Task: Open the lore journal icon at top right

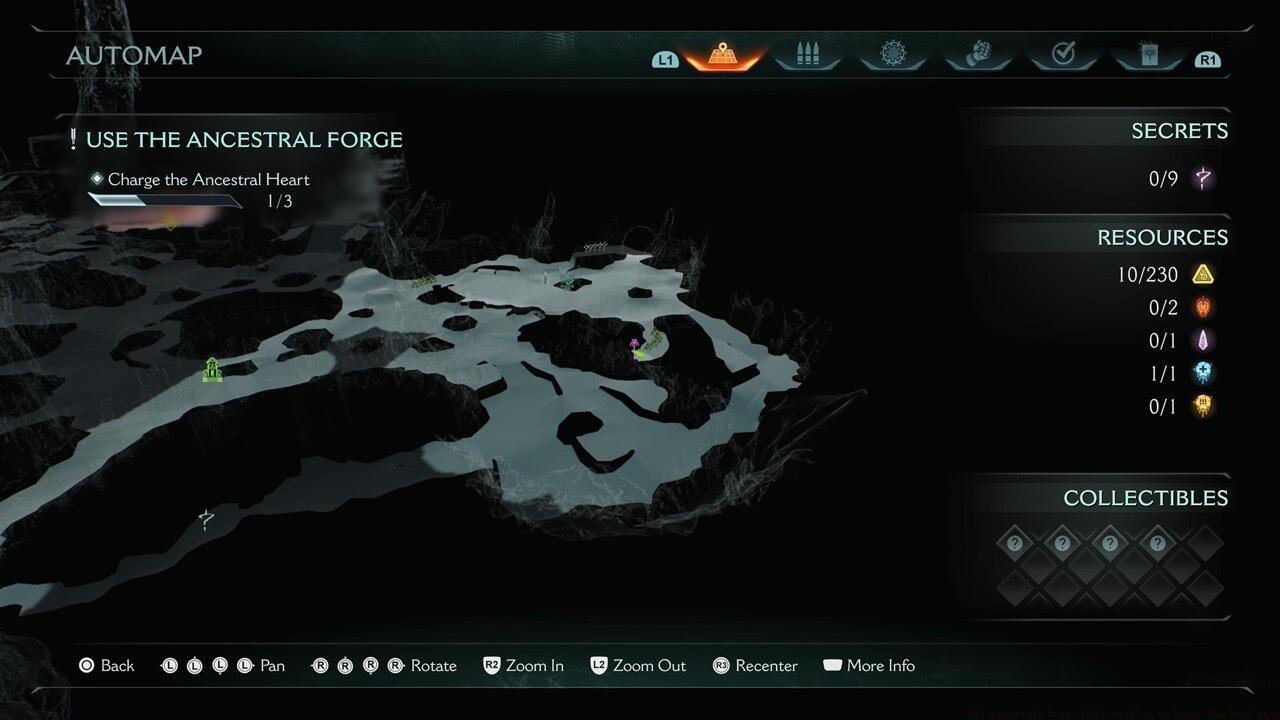Action: [x=1148, y=53]
